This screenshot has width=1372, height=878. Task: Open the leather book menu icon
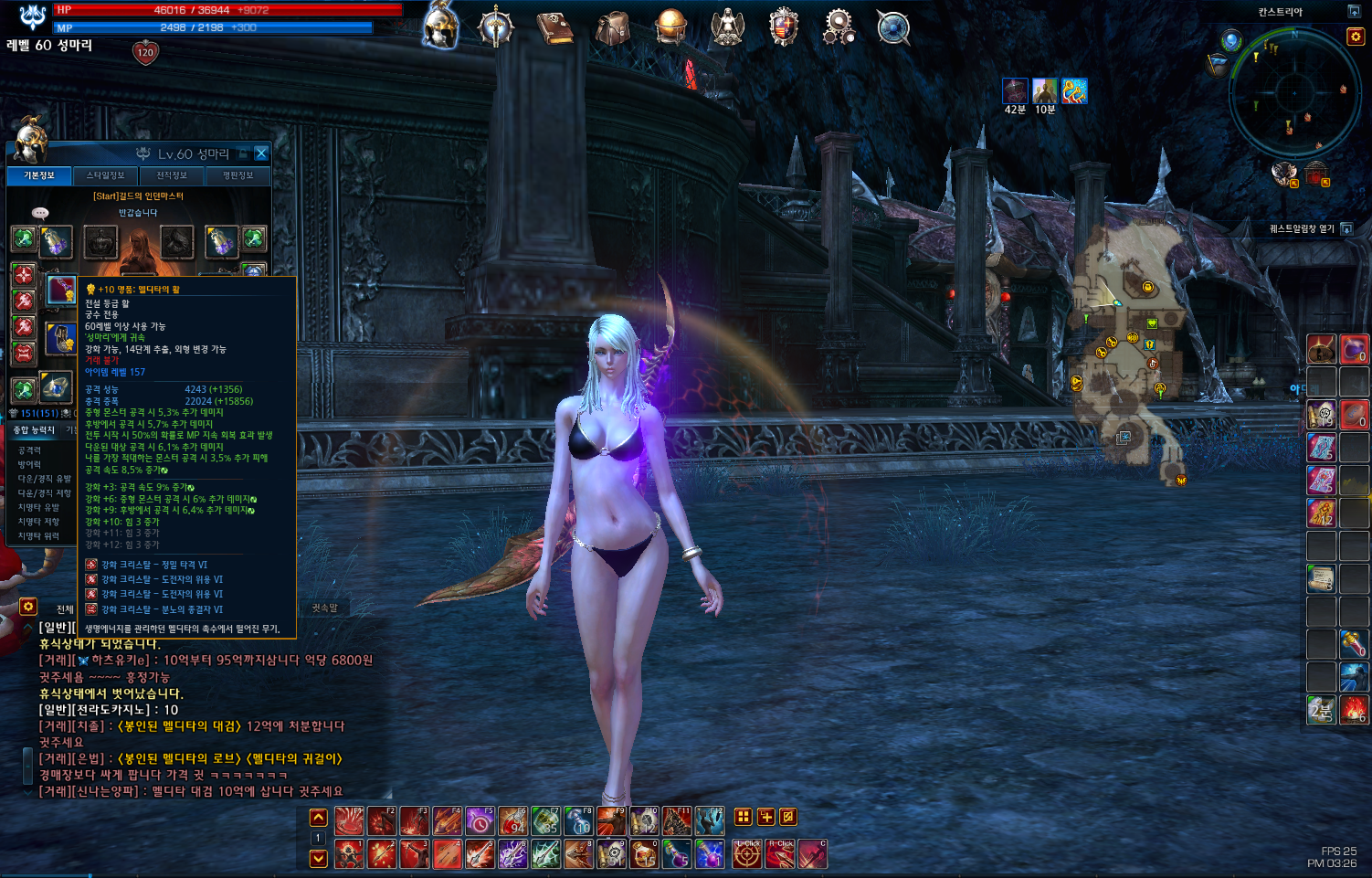coord(554,27)
